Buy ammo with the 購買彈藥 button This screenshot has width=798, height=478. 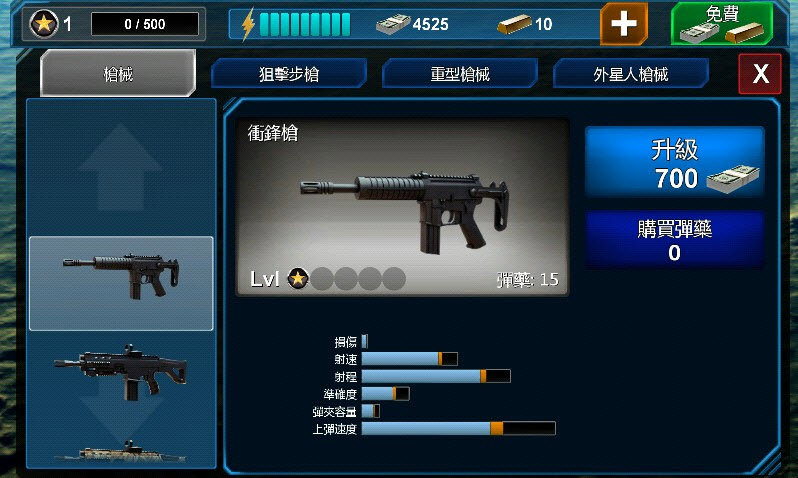click(675, 240)
